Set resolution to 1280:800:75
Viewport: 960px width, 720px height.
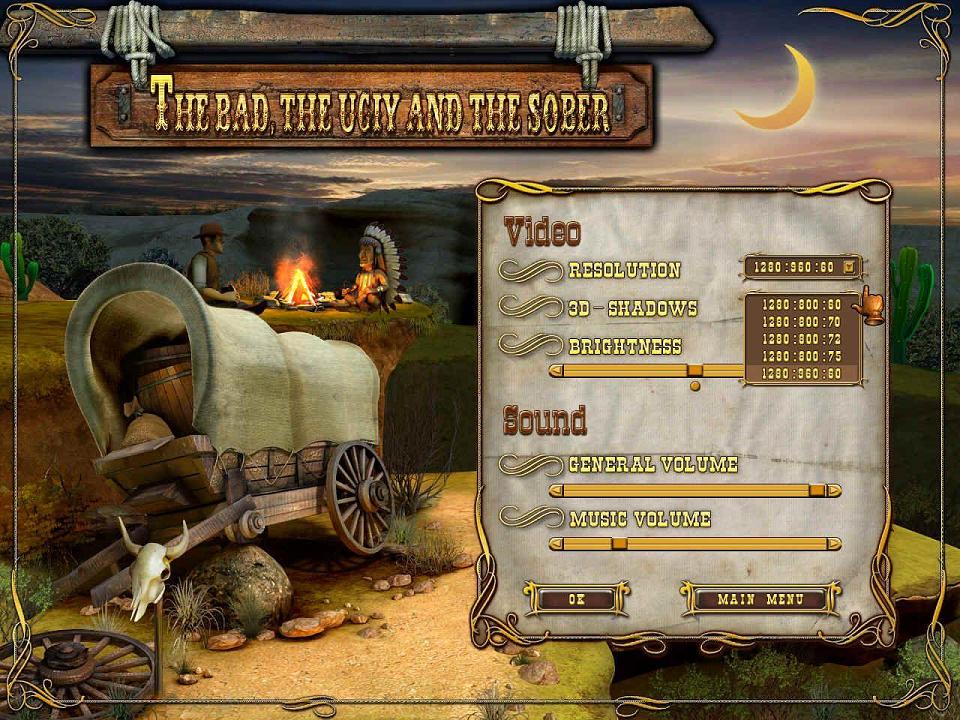pyautogui.click(x=801, y=355)
